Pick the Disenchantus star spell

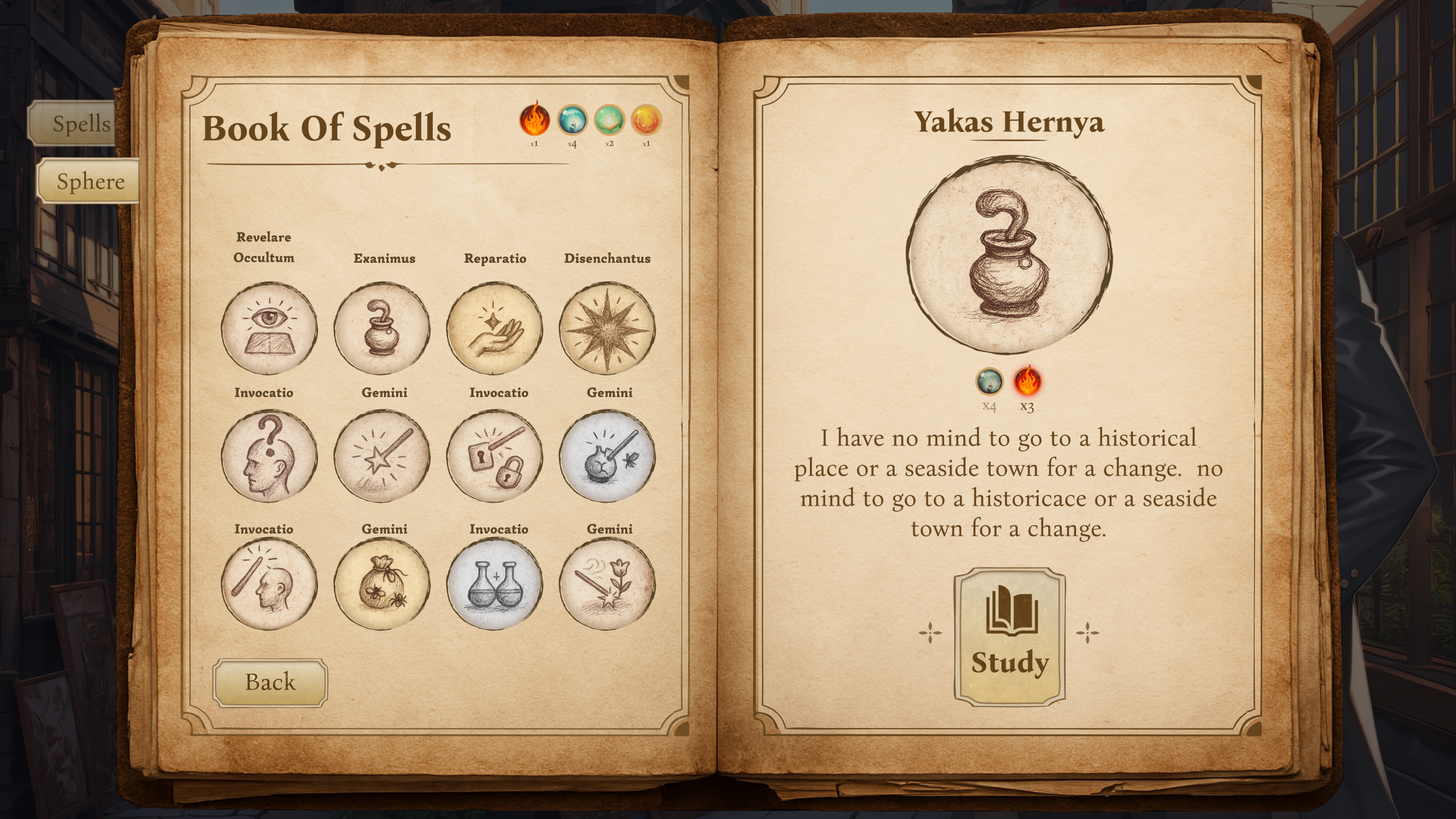pos(607,328)
